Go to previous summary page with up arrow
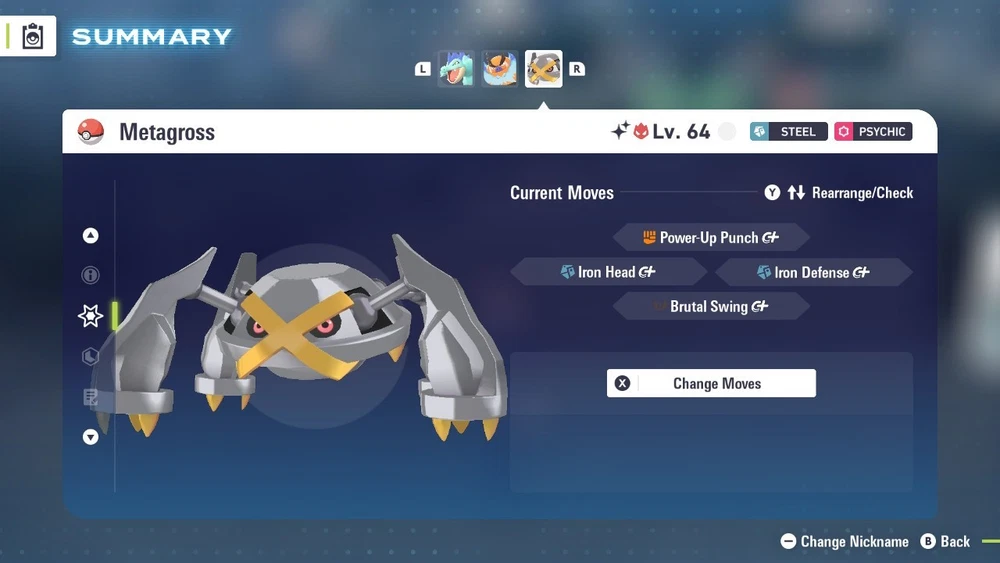This screenshot has width=1000, height=563. (91, 236)
